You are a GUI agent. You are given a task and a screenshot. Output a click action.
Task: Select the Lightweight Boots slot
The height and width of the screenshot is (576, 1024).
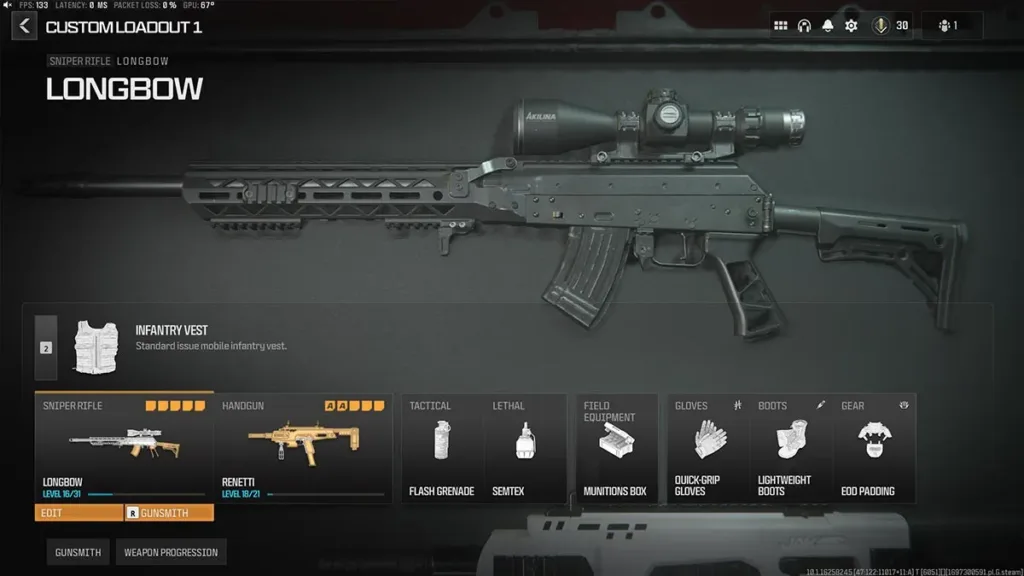tap(792, 446)
